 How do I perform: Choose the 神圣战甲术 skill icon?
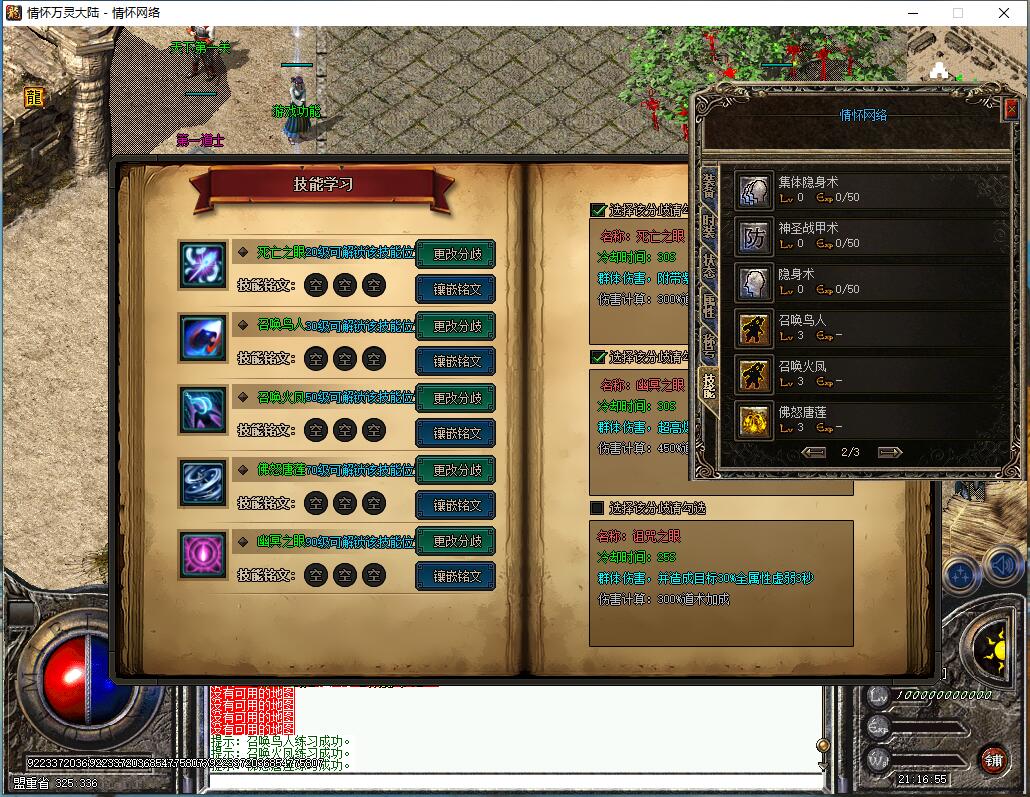pyautogui.click(x=754, y=236)
